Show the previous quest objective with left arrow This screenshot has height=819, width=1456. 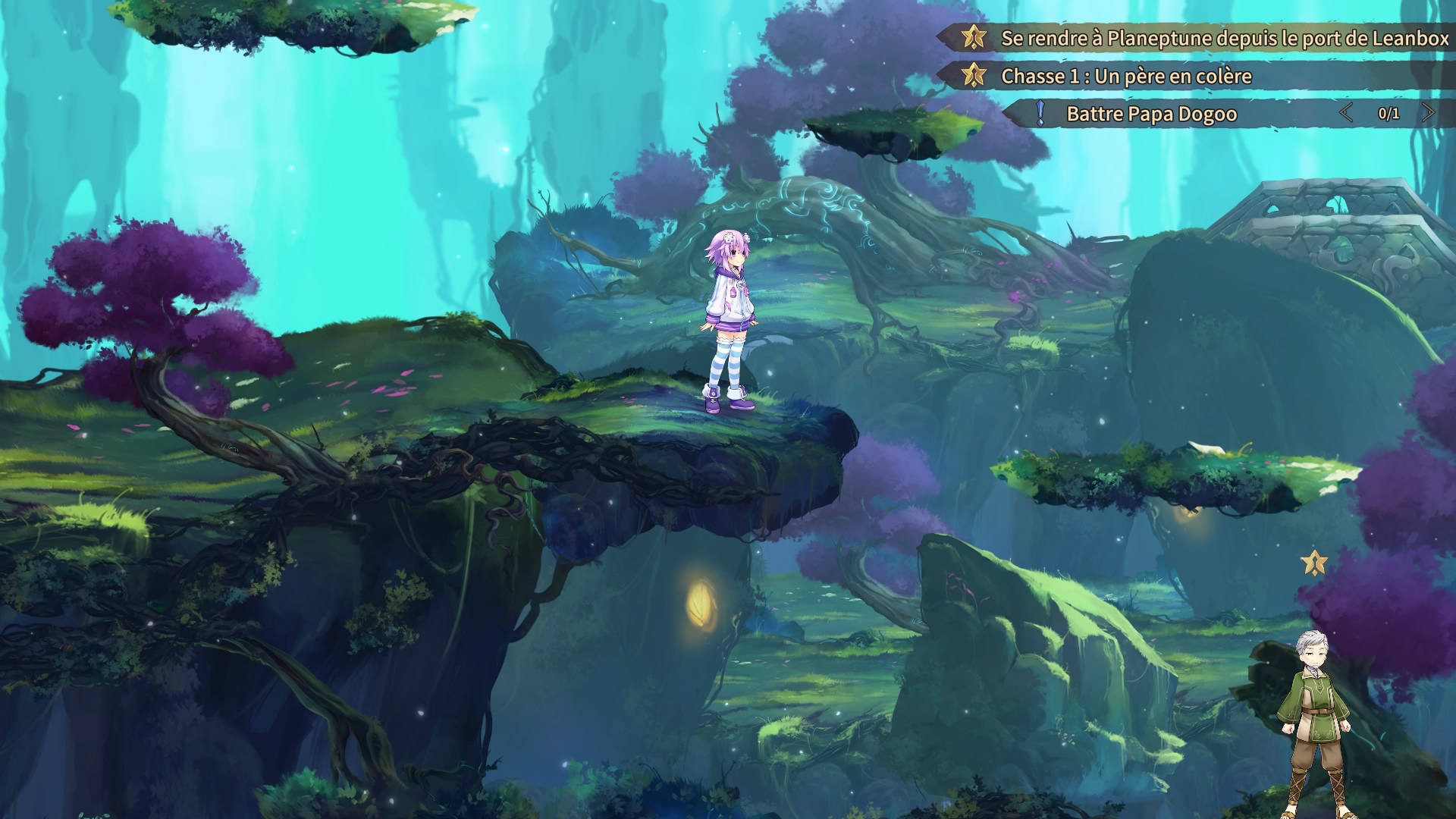click(1346, 114)
